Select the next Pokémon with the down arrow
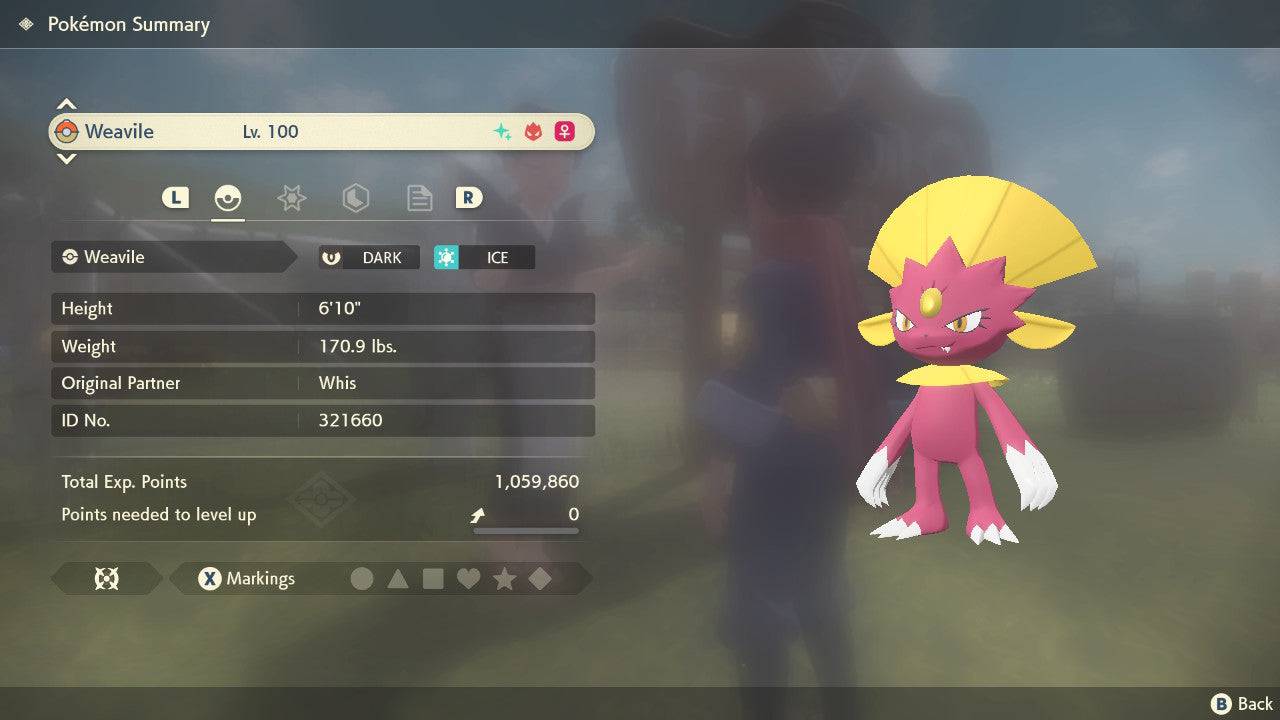Screen dimensions: 1280x720 click(x=66, y=158)
